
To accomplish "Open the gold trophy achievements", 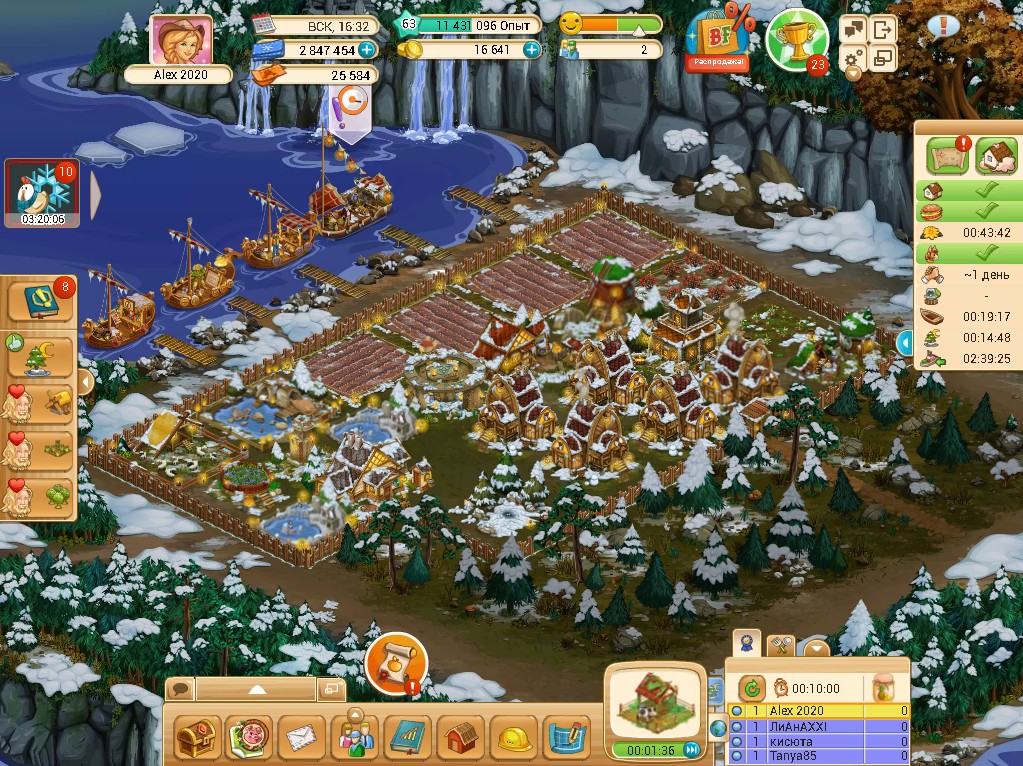I will (x=795, y=36).
